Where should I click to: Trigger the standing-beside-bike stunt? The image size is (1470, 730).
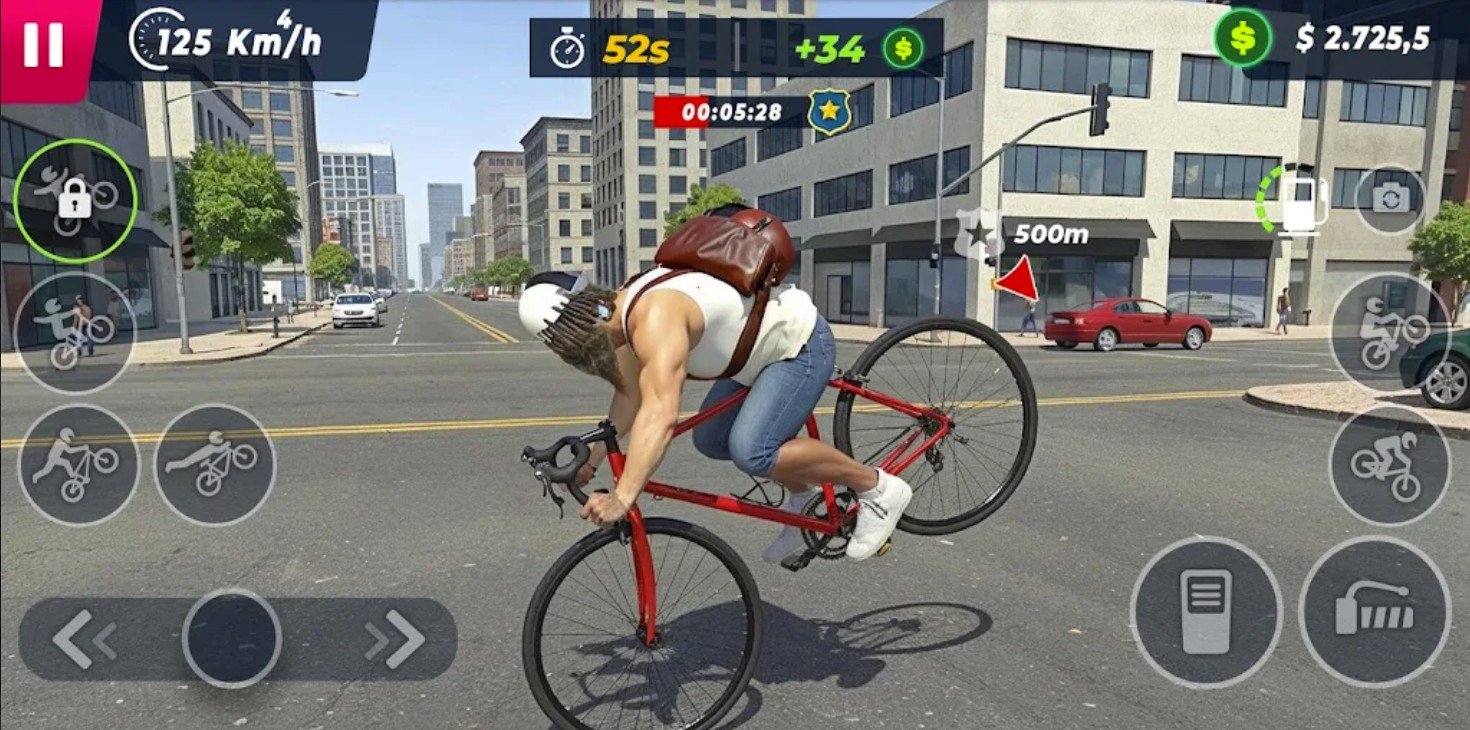78,465
